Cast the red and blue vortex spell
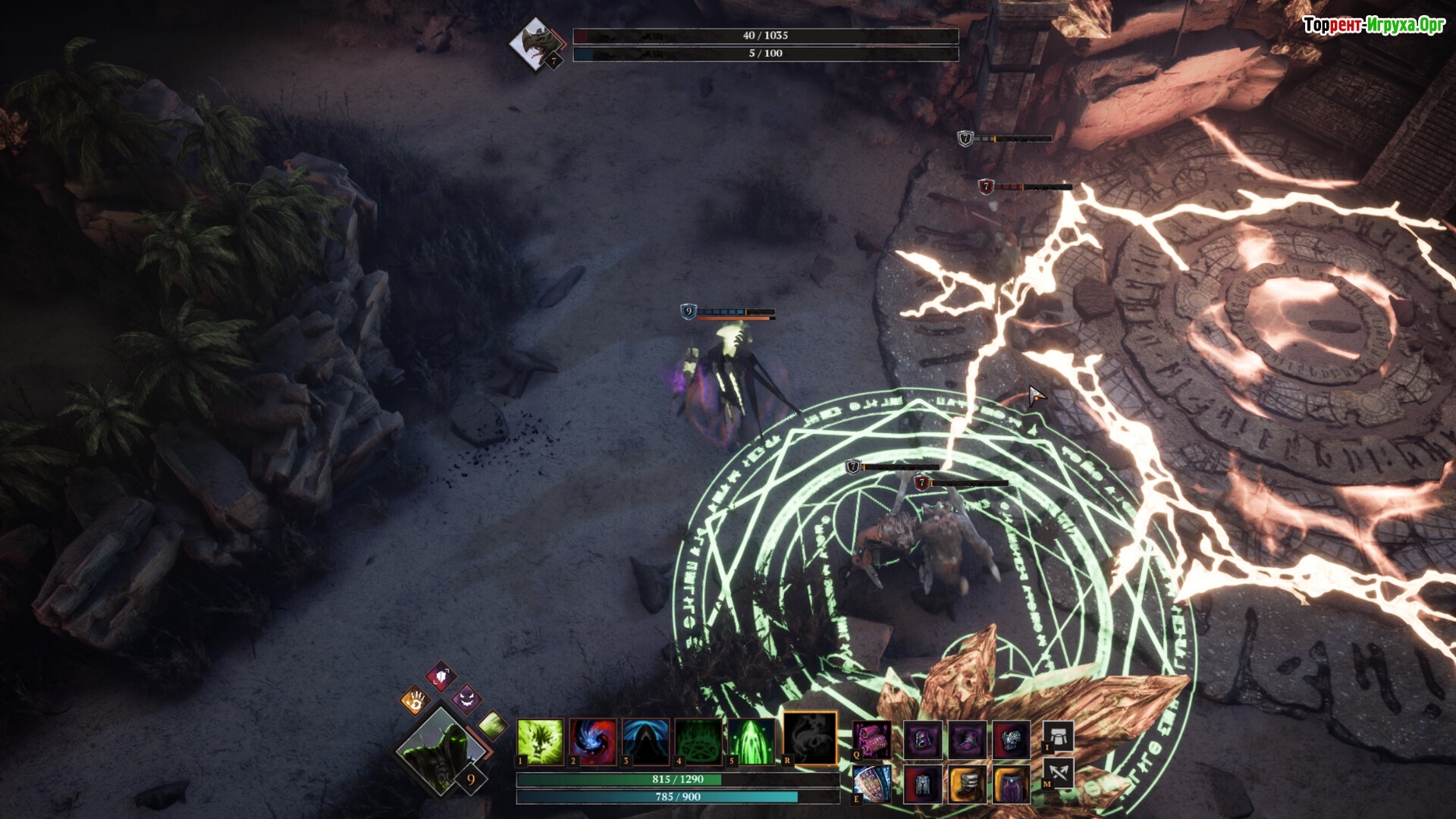Image resolution: width=1456 pixels, height=819 pixels. pyautogui.click(x=593, y=741)
